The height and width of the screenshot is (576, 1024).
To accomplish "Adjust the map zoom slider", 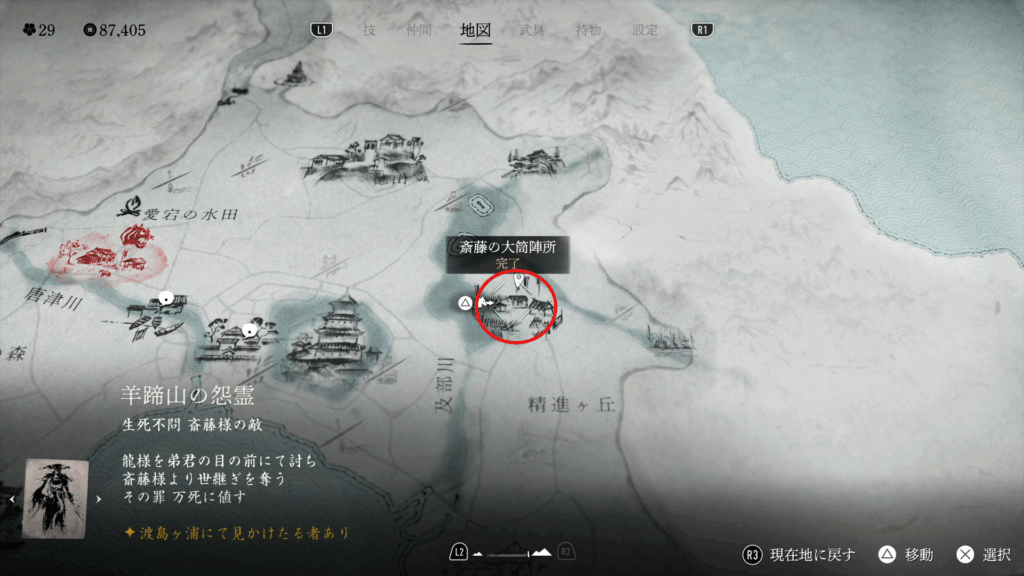I will (x=511, y=552).
